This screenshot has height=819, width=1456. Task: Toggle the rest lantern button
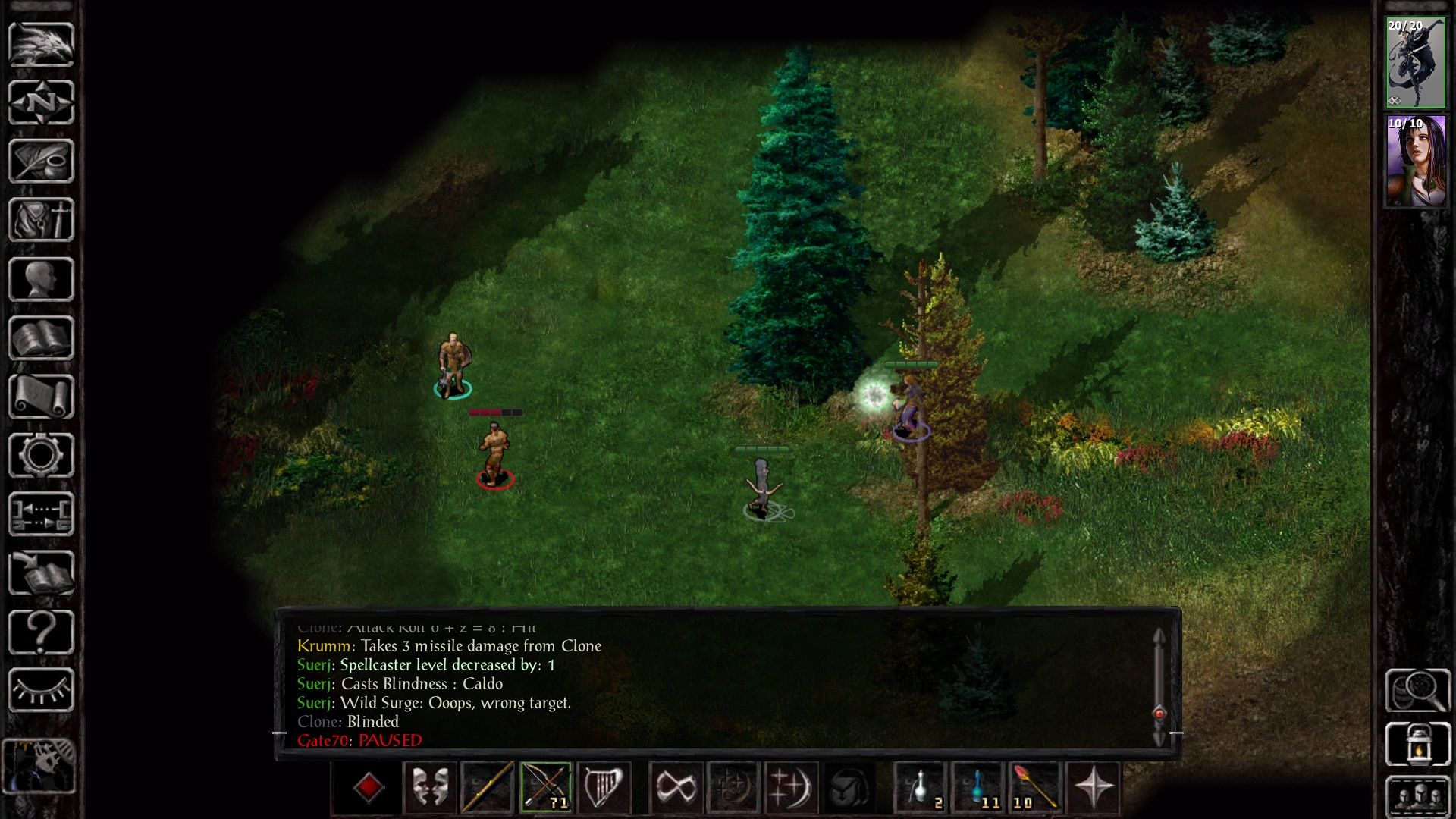point(1417,744)
